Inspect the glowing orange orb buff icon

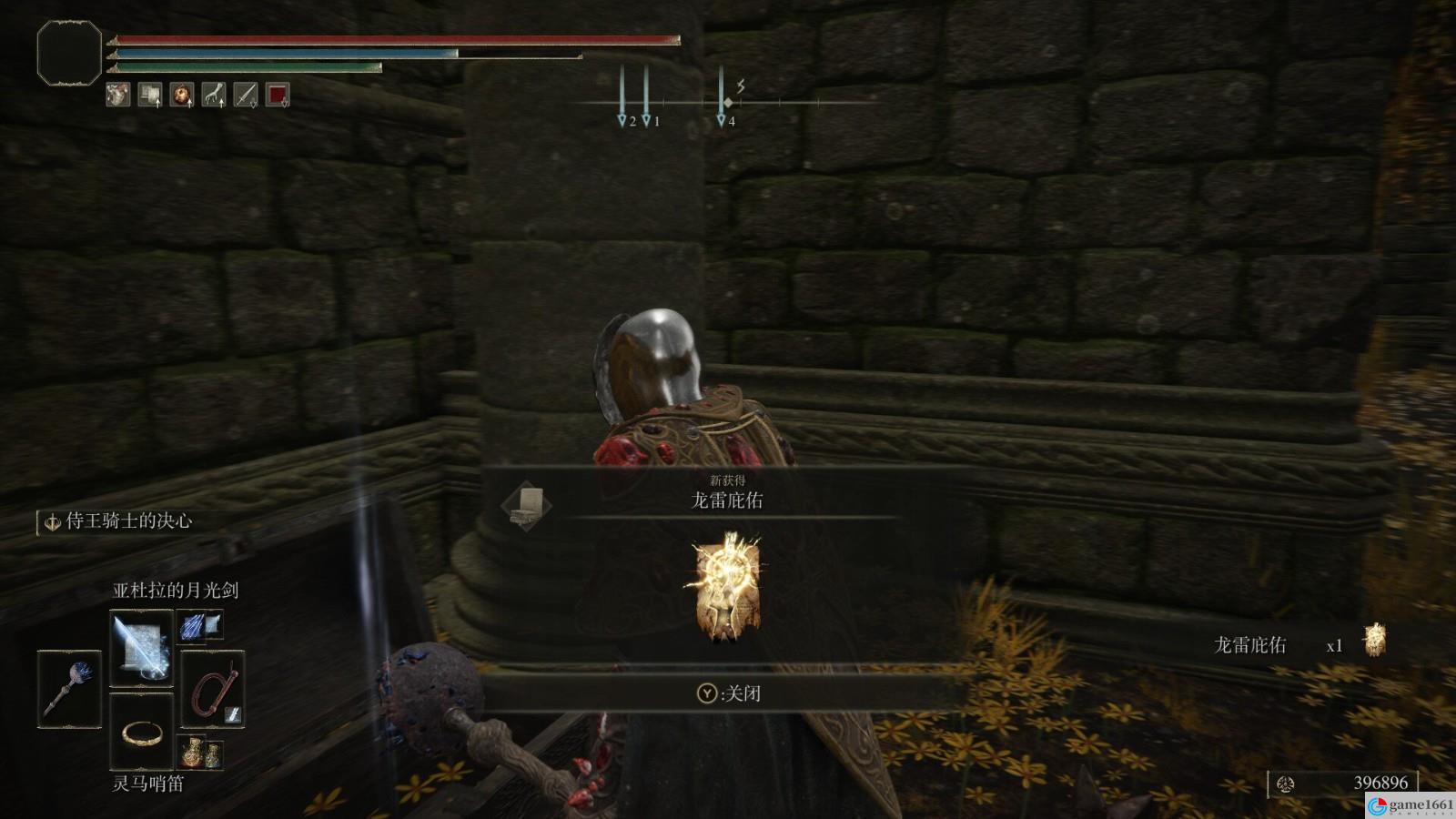pyautogui.click(x=182, y=94)
